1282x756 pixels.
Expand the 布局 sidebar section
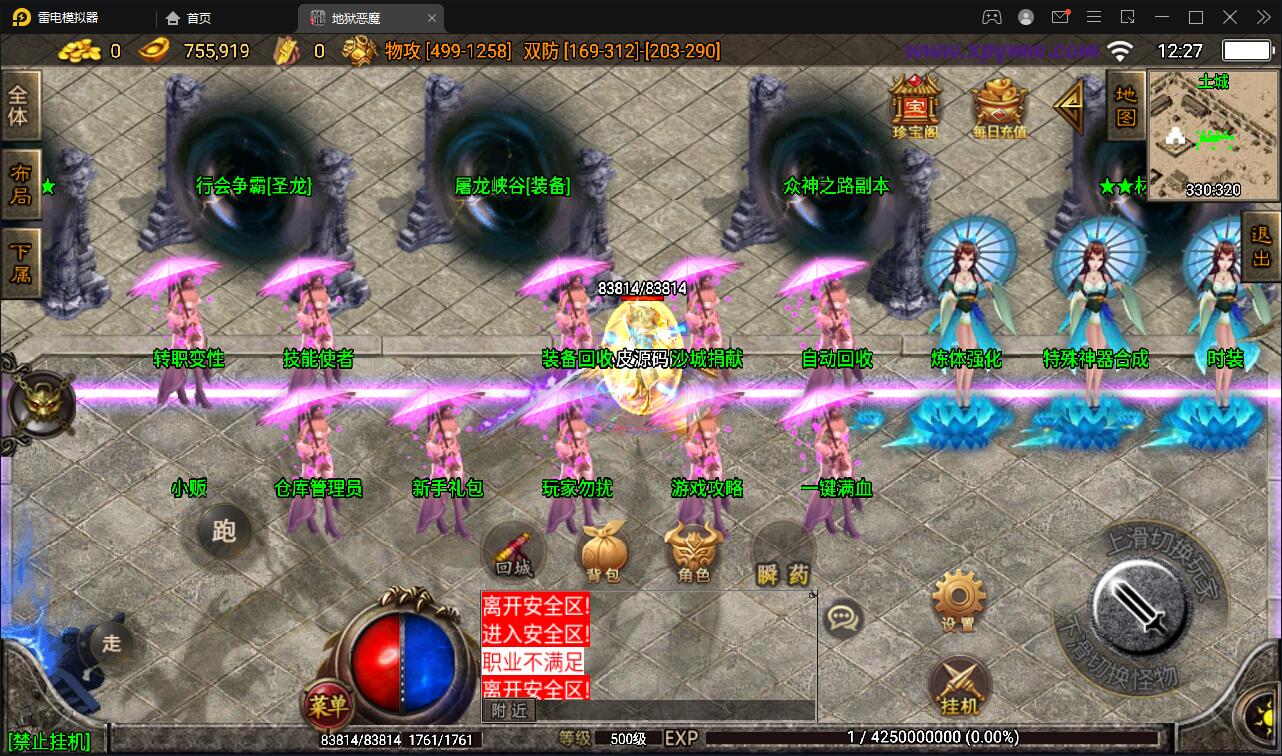coord(22,185)
